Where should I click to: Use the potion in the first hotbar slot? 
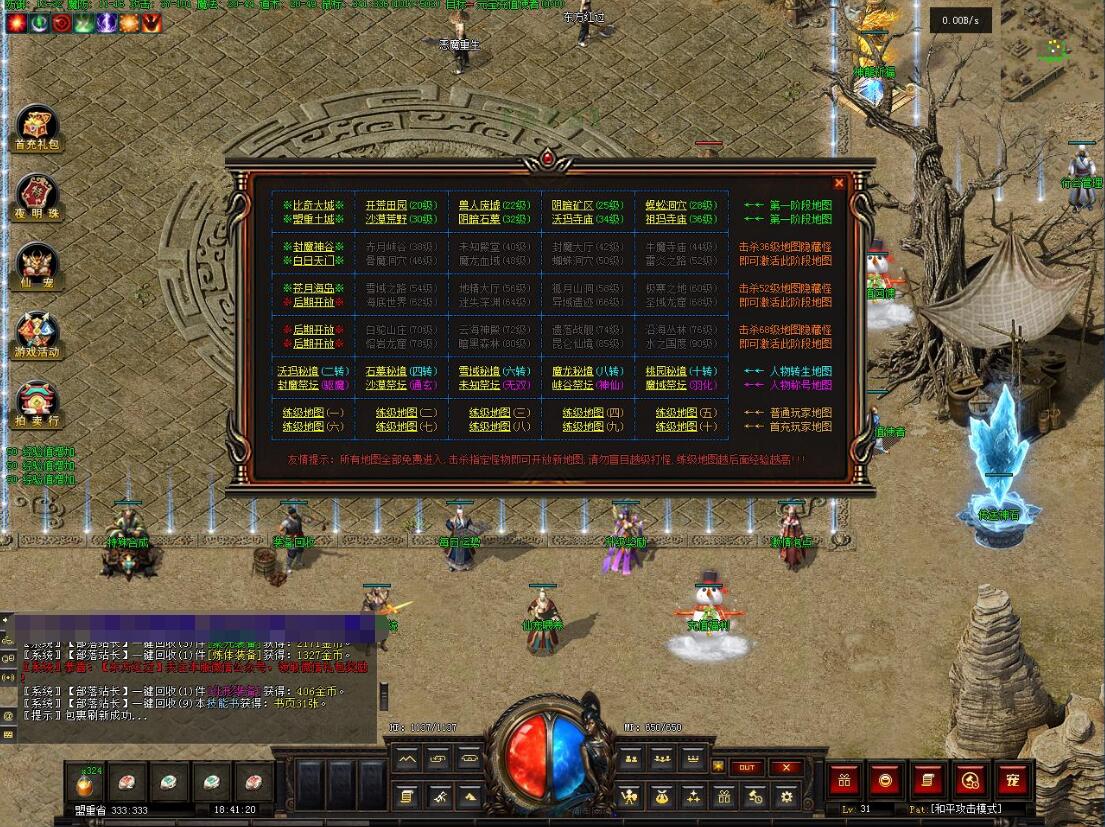click(85, 782)
